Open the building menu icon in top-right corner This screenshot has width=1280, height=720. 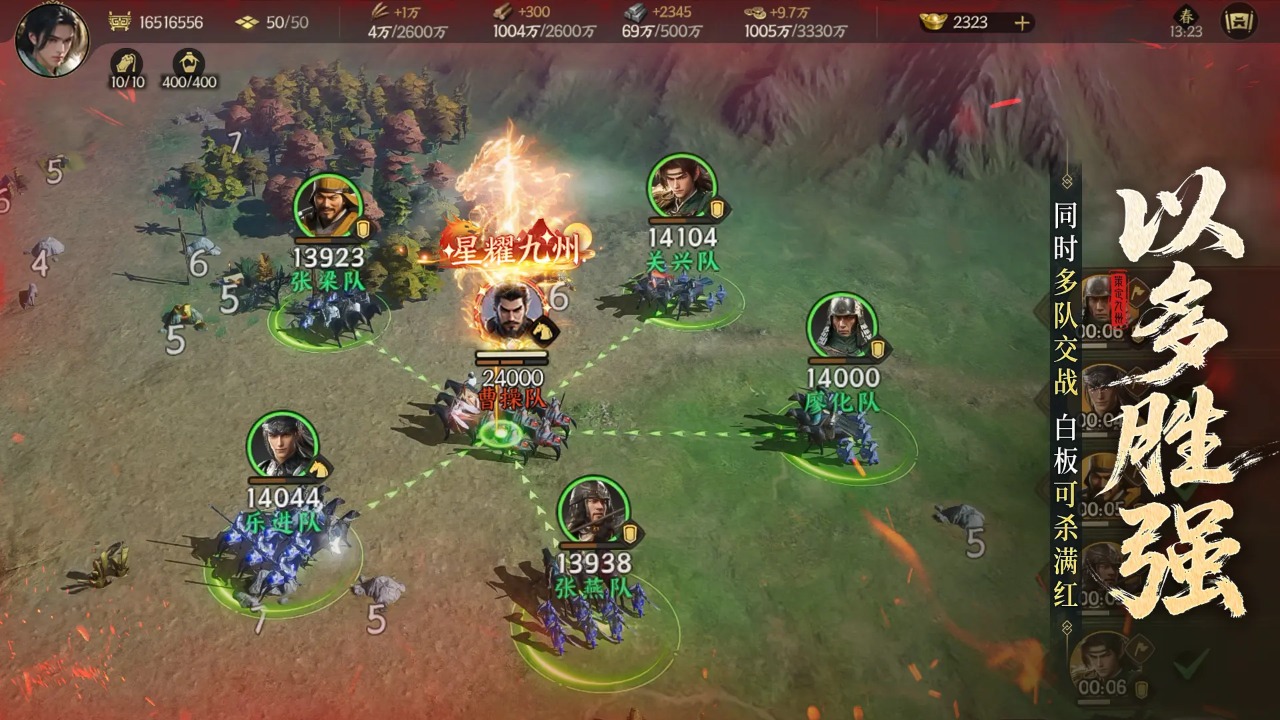pyautogui.click(x=1239, y=22)
